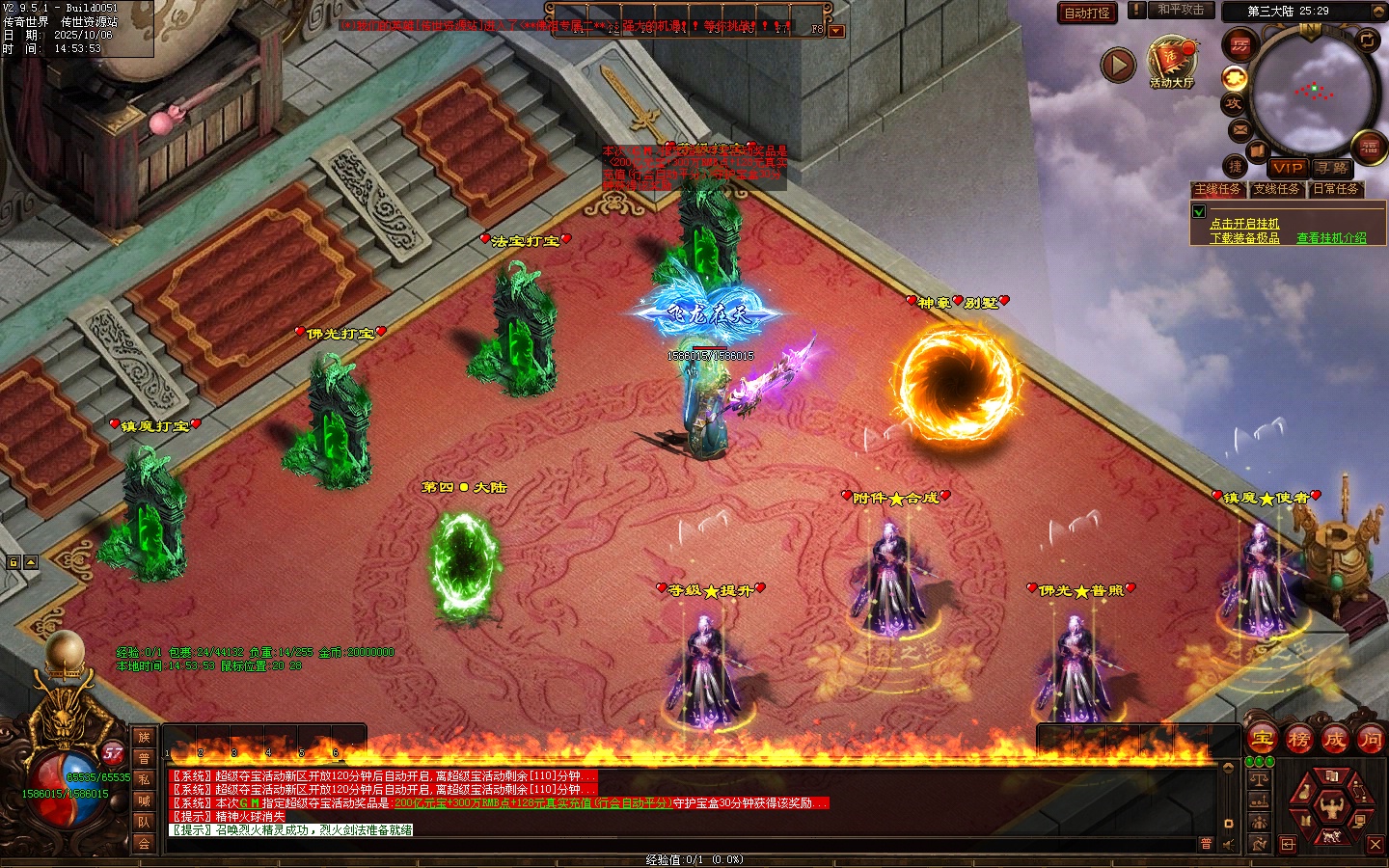
Task: Open the VIP panel
Action: pos(1288,168)
